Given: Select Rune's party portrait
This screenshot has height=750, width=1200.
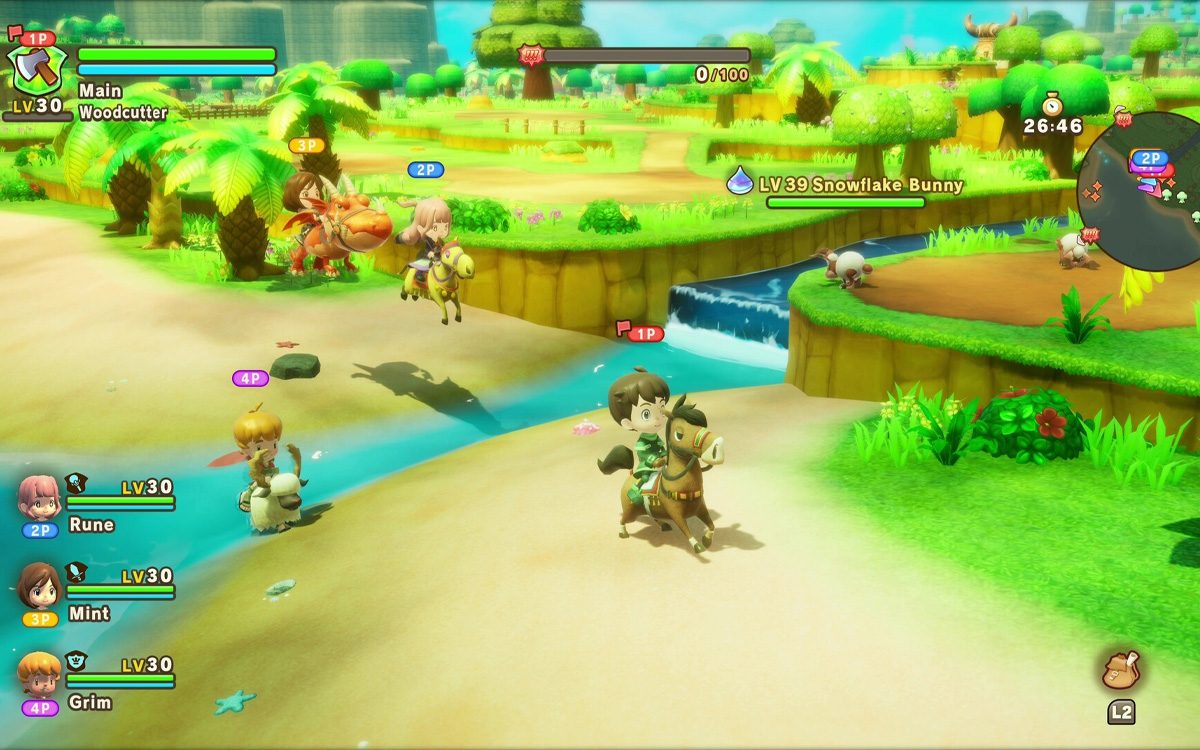Looking at the screenshot, I should click(x=39, y=497).
